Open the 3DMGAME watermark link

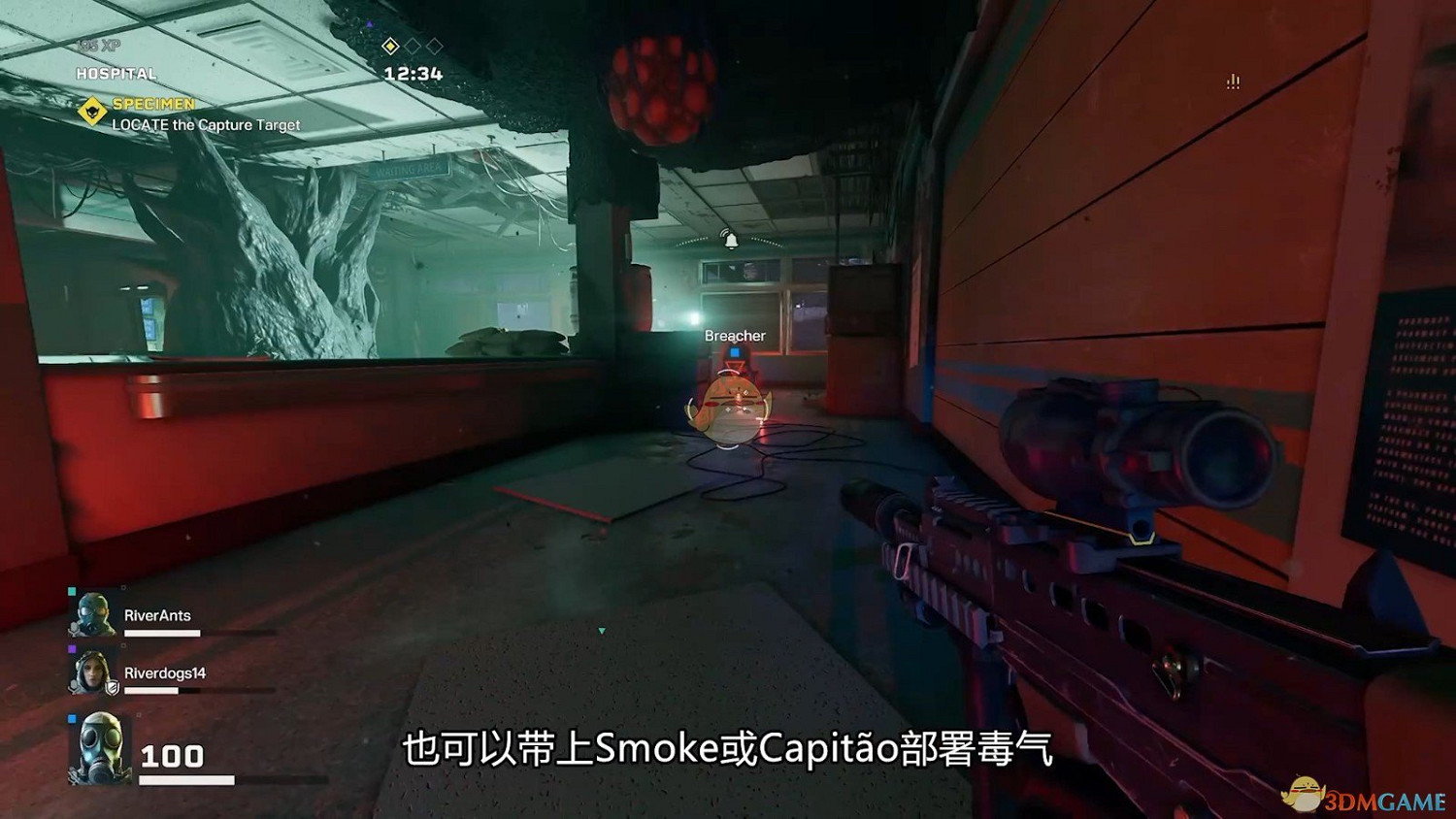(x=1364, y=796)
